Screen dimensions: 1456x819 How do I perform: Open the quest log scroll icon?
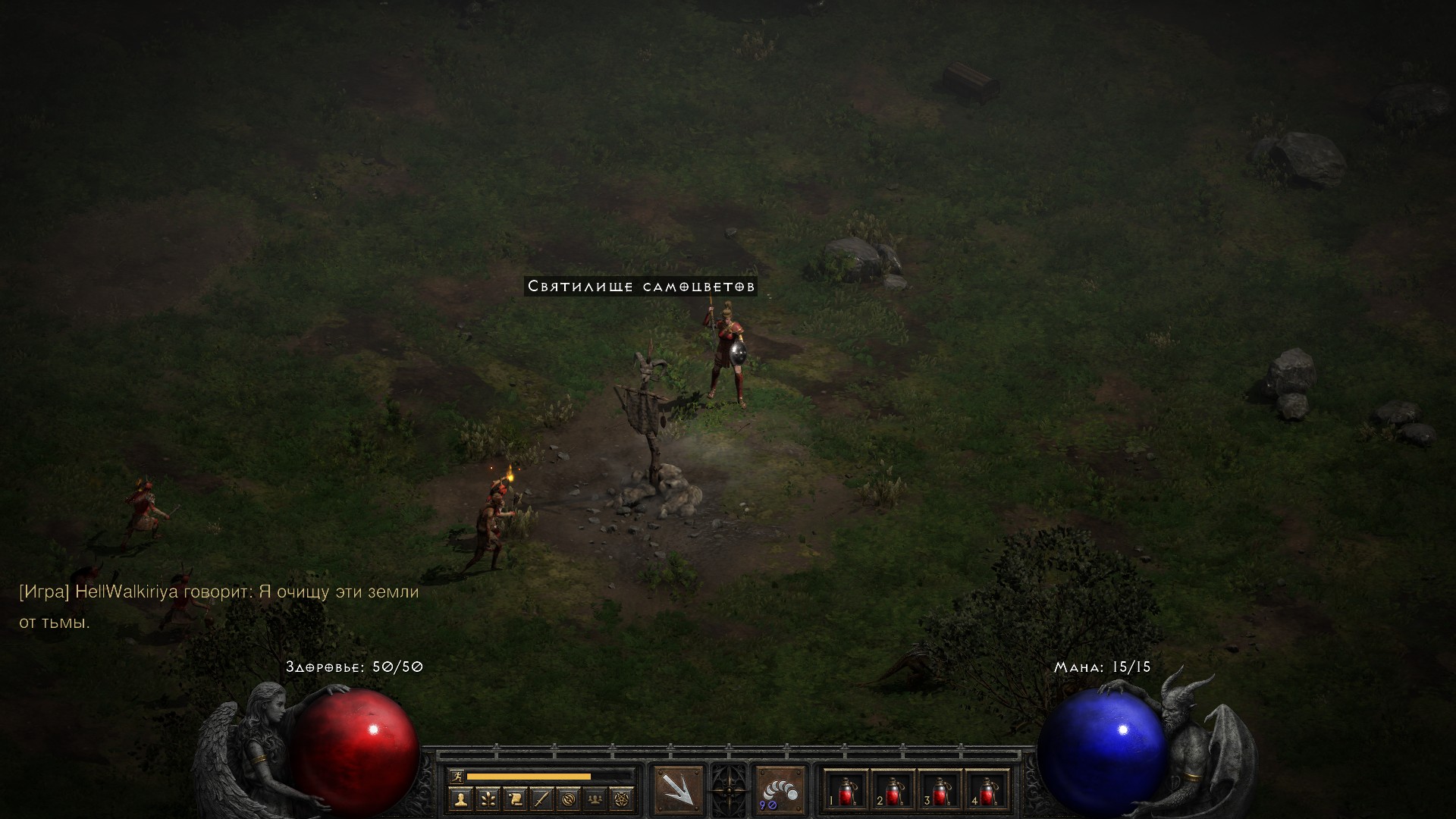coord(515,799)
